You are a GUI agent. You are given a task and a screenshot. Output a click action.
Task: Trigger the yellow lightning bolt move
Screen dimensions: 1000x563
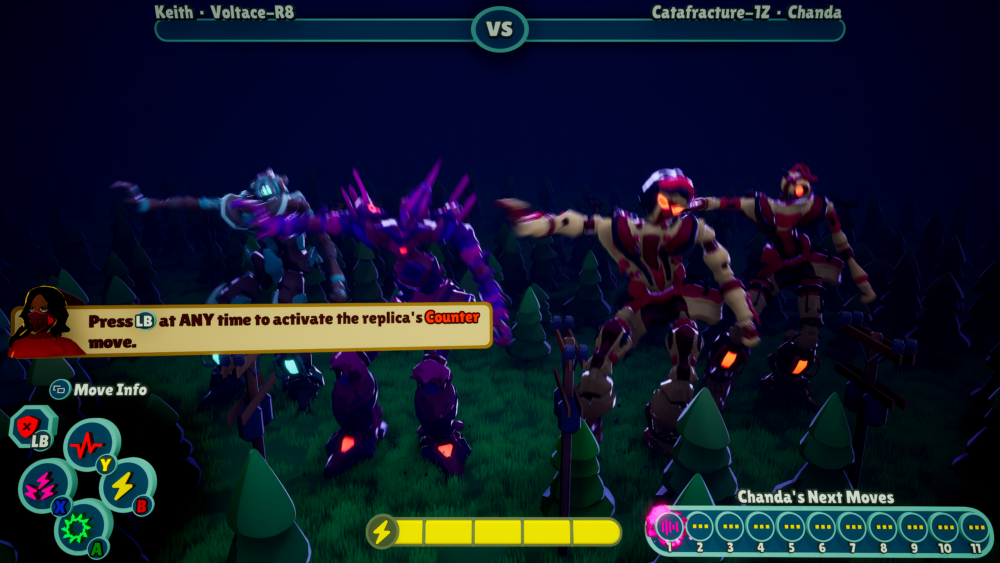[122, 484]
